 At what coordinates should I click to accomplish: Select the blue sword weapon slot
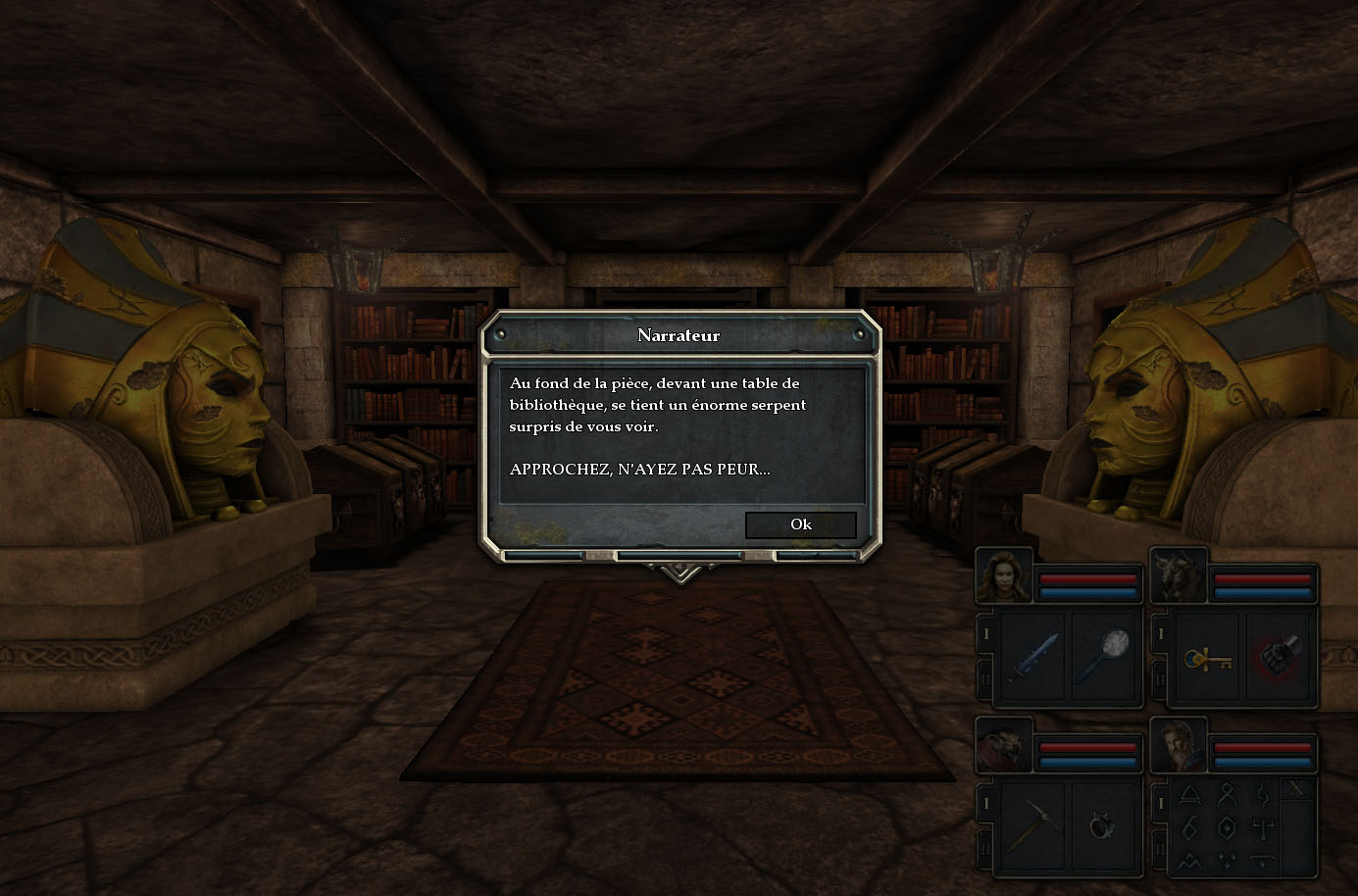coord(1033,656)
